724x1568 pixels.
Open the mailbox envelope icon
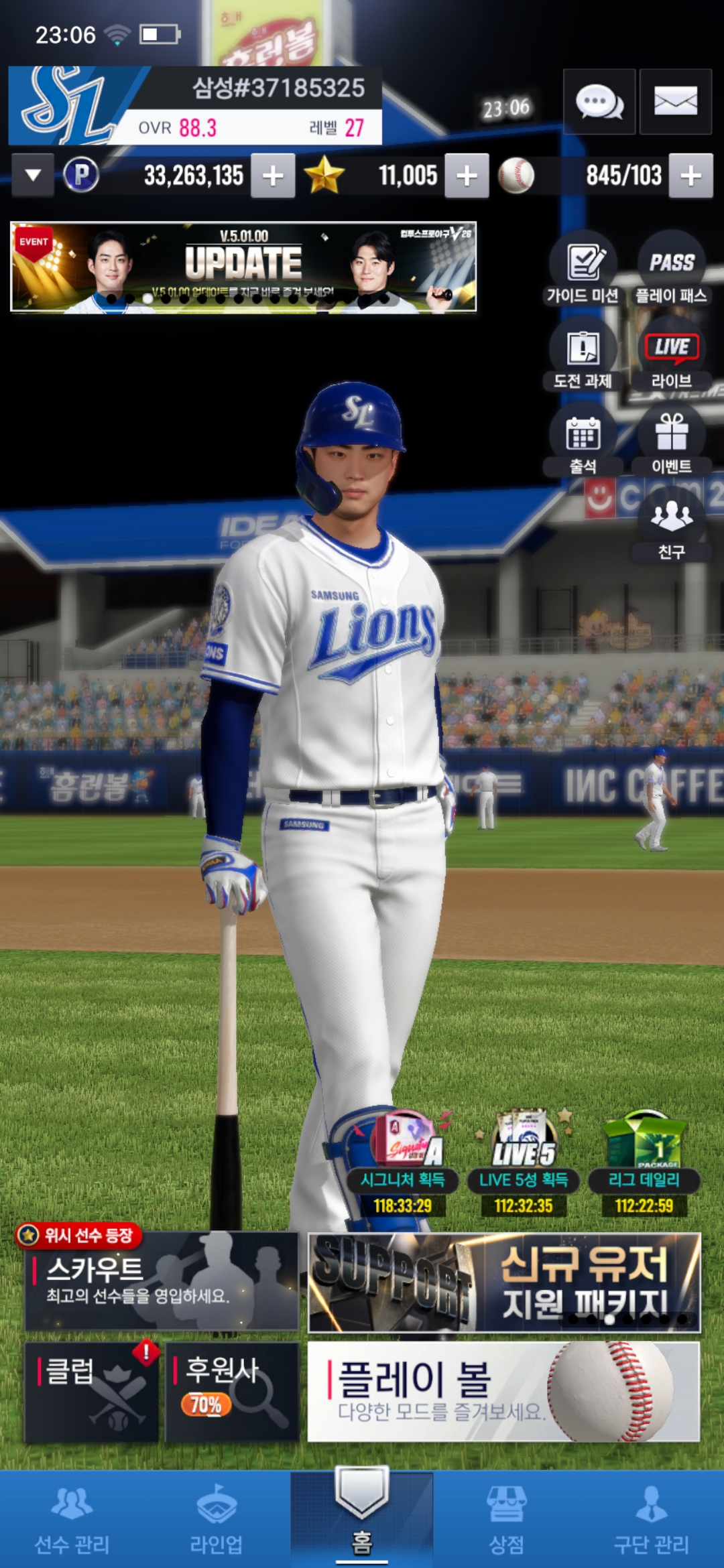pos(675,102)
